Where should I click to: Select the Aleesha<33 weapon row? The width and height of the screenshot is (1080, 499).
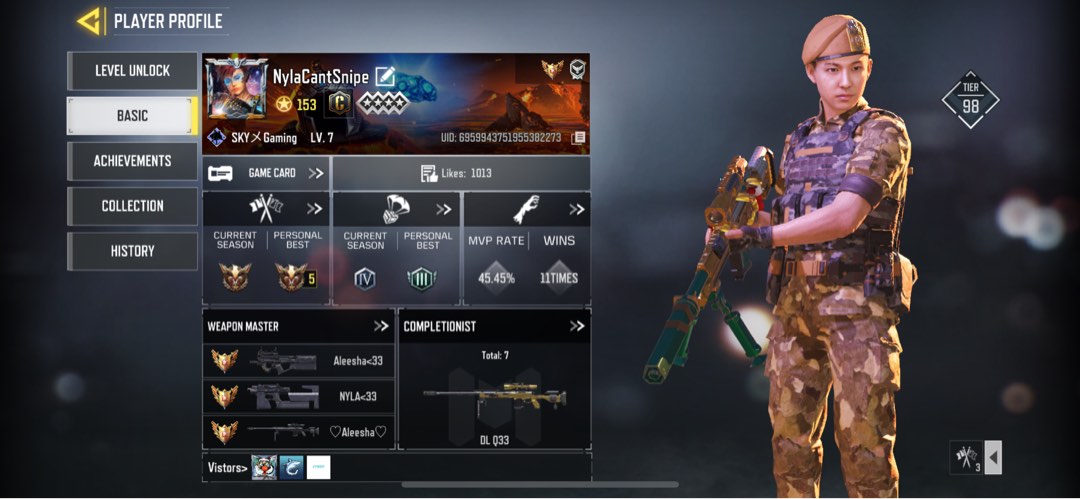click(x=298, y=361)
